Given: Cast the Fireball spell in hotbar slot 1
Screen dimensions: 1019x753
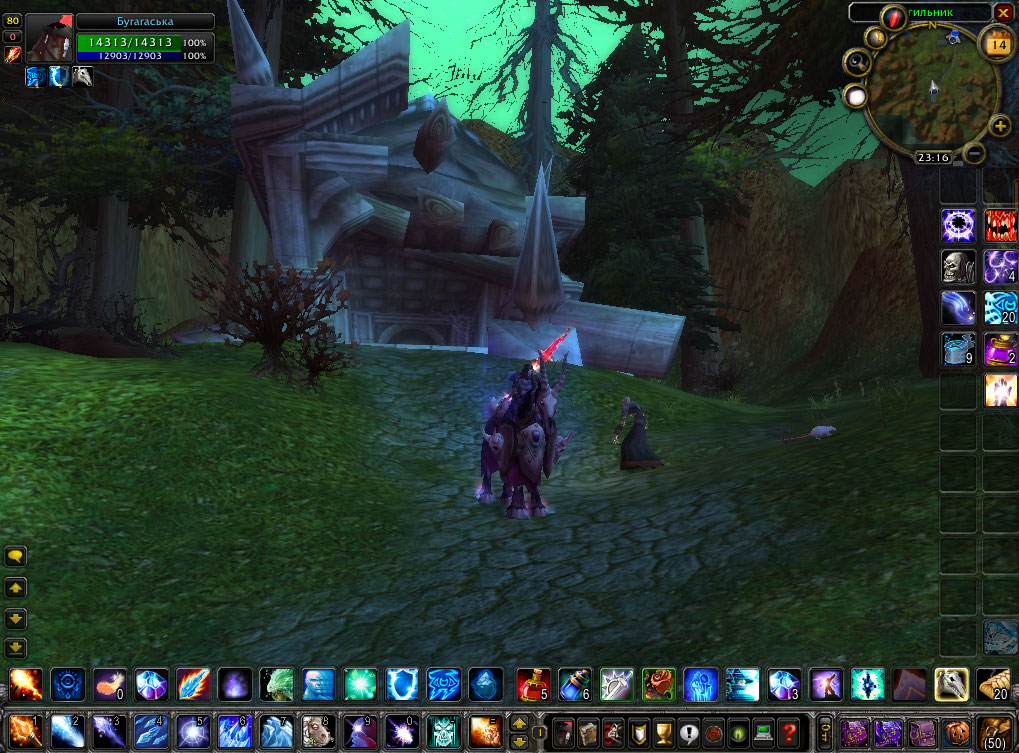Looking at the screenshot, I should coord(24,733).
